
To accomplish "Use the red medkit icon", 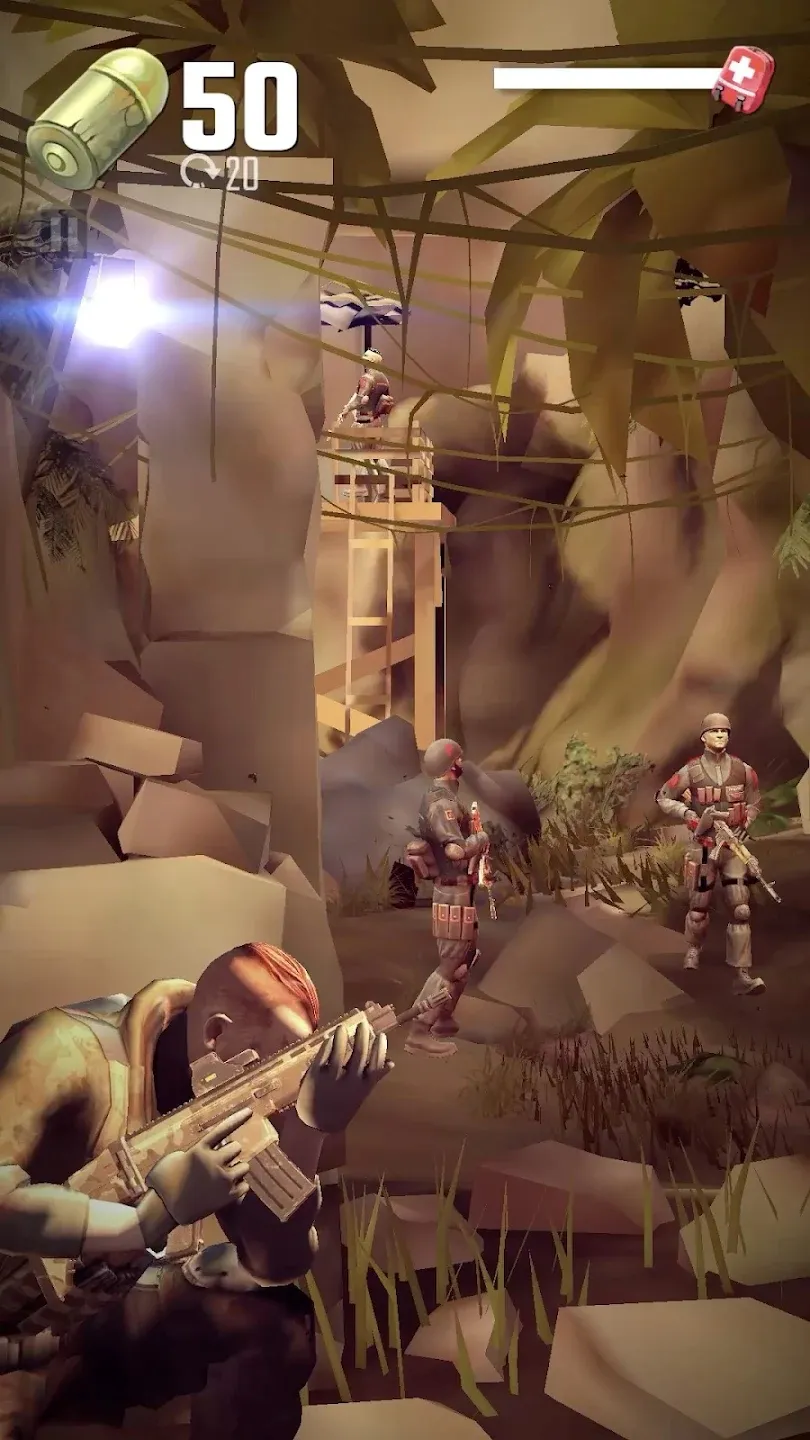I will point(743,77).
